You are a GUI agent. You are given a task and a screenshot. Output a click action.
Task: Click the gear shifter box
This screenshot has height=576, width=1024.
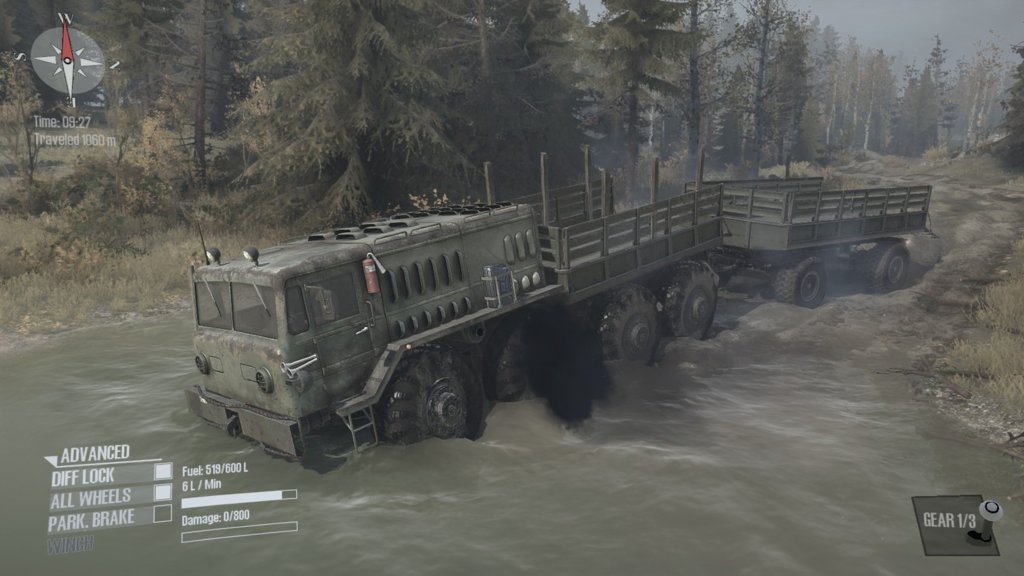point(955,522)
